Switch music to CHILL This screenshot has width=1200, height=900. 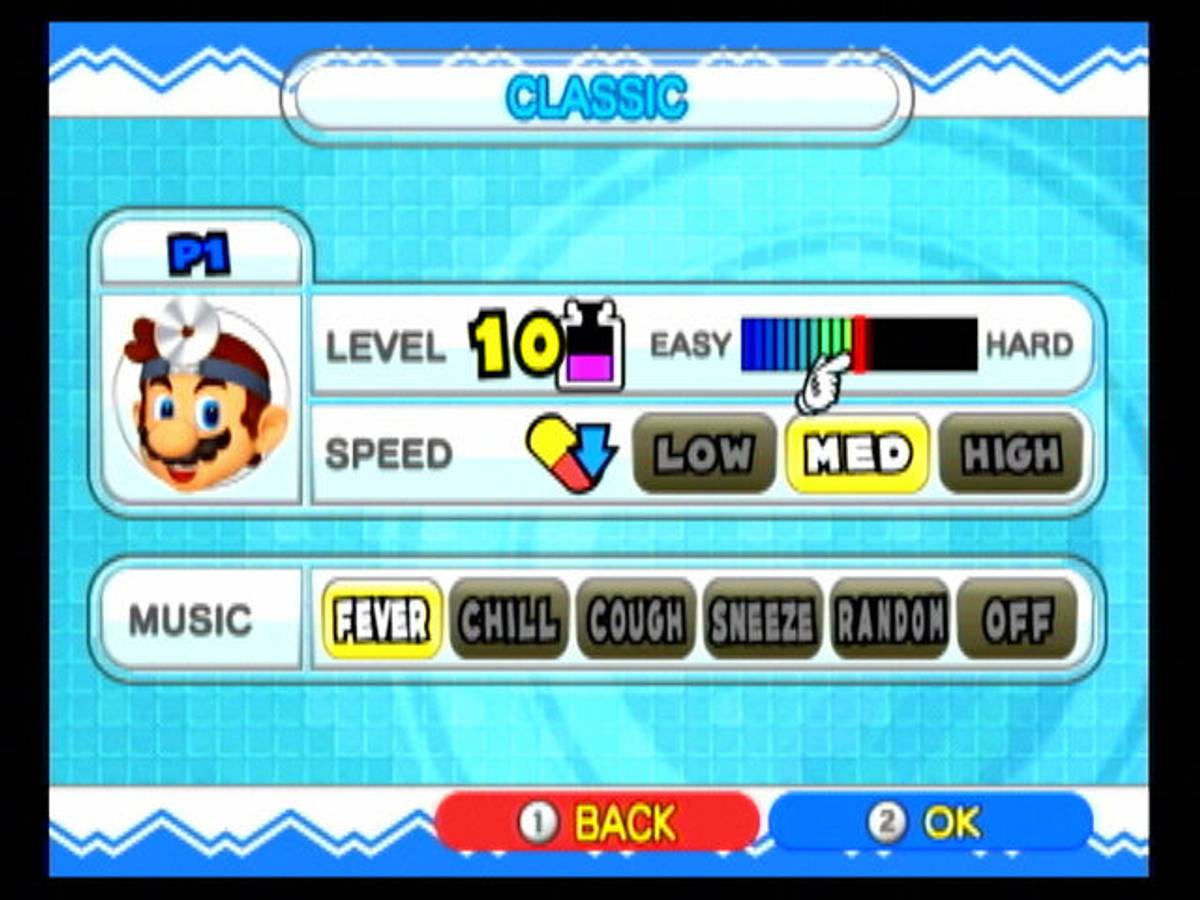click(x=509, y=620)
